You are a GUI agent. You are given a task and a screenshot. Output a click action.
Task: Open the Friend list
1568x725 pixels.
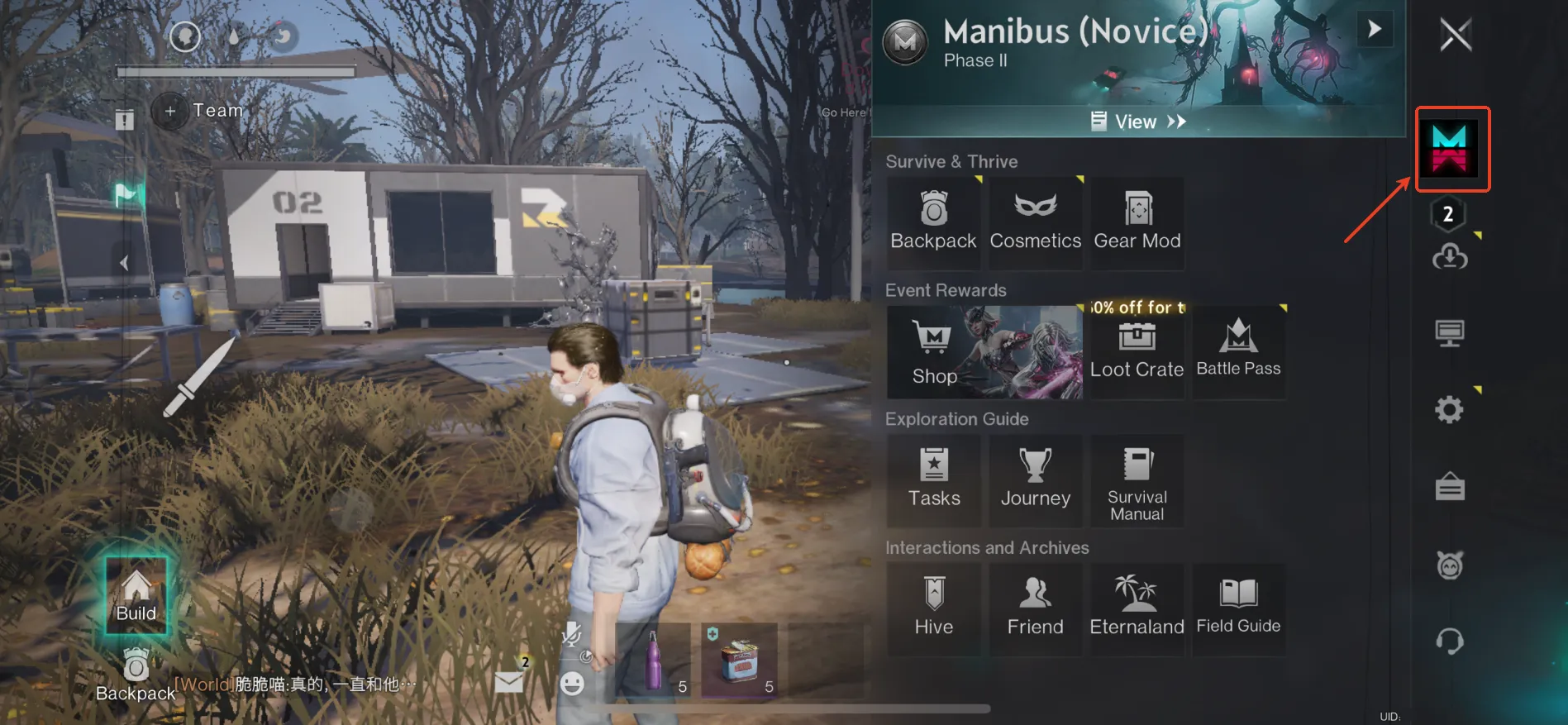[1035, 609]
